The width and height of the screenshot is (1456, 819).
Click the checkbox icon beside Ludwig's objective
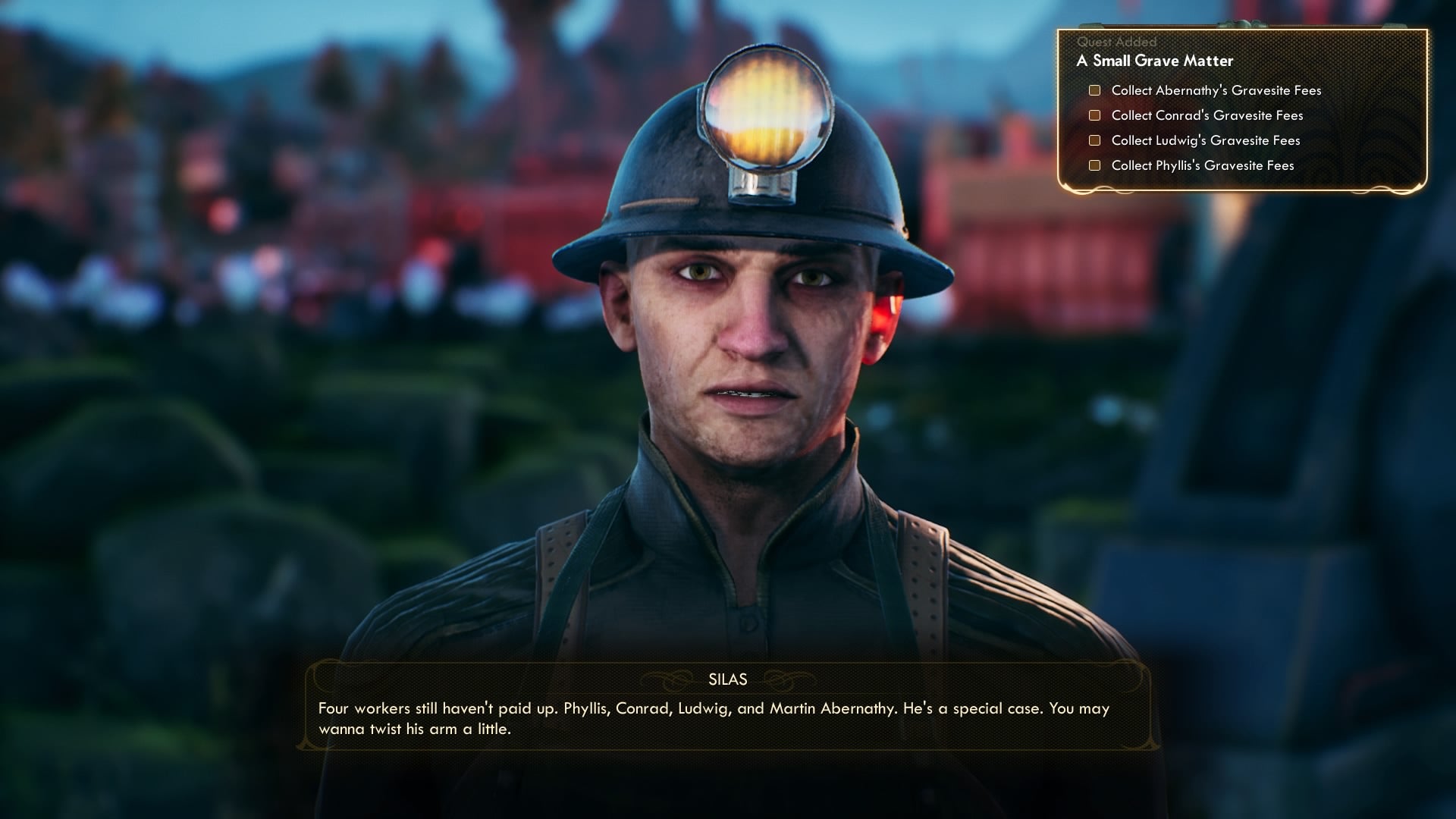pos(1094,140)
